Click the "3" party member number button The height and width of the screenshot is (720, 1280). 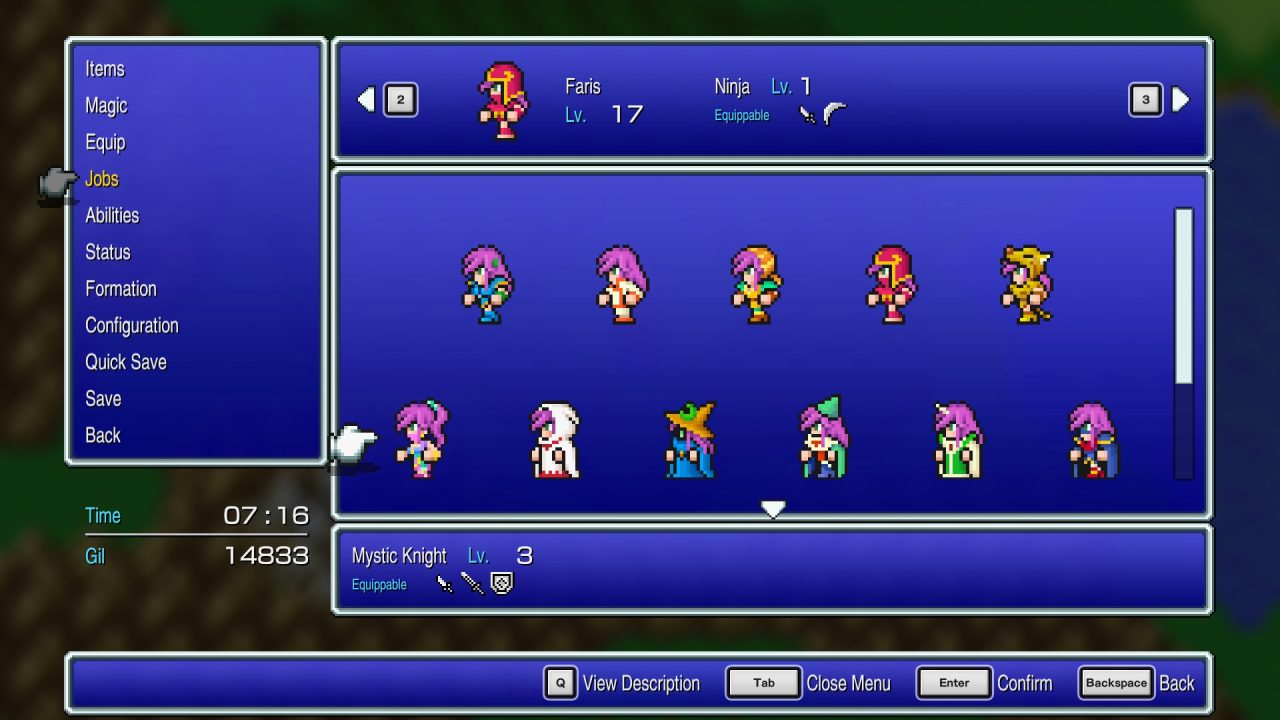tap(1145, 99)
